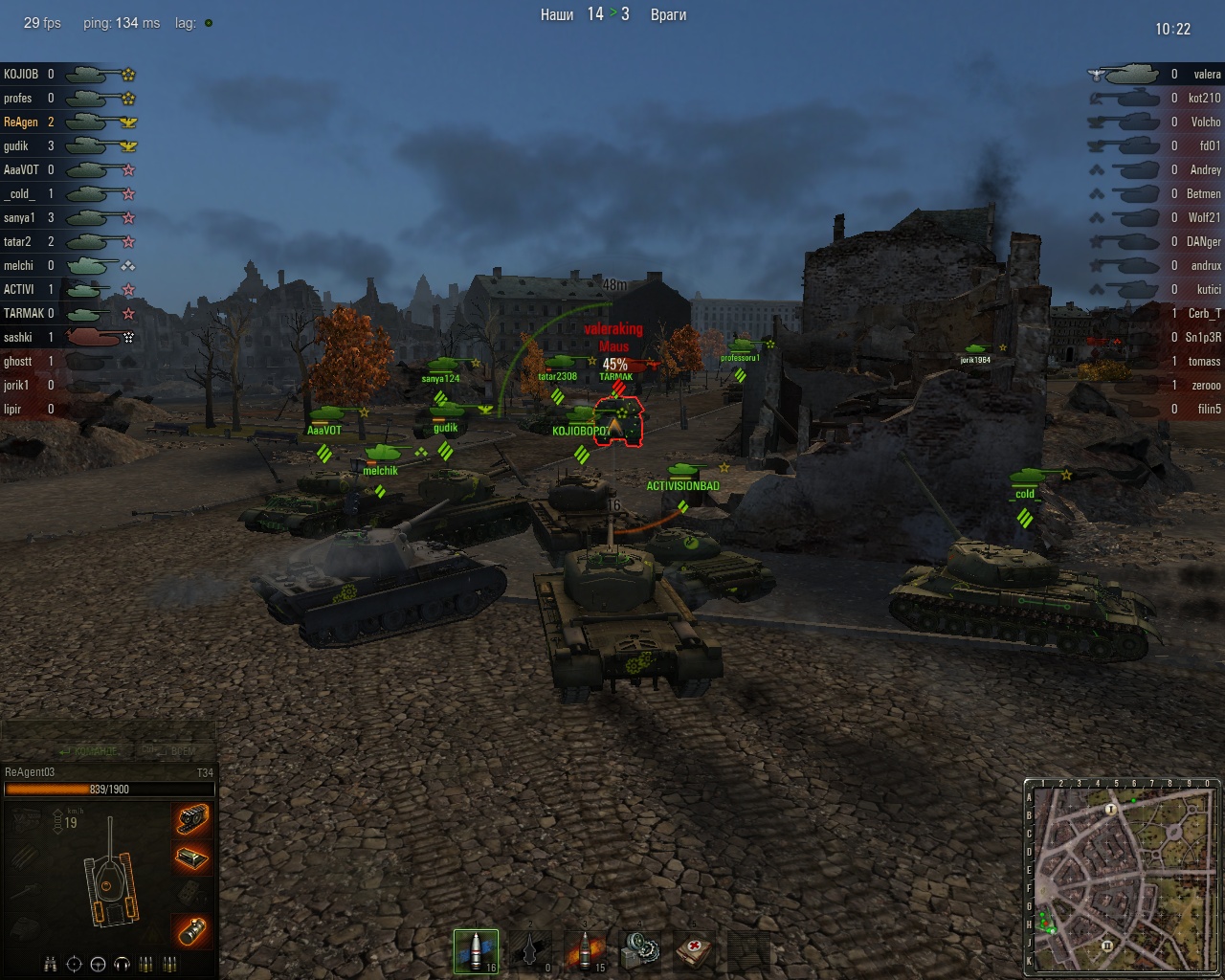This screenshot has width=1225, height=980.
Task: Select the armor-piercing shell slot with 16 rounds
Action: [476, 951]
